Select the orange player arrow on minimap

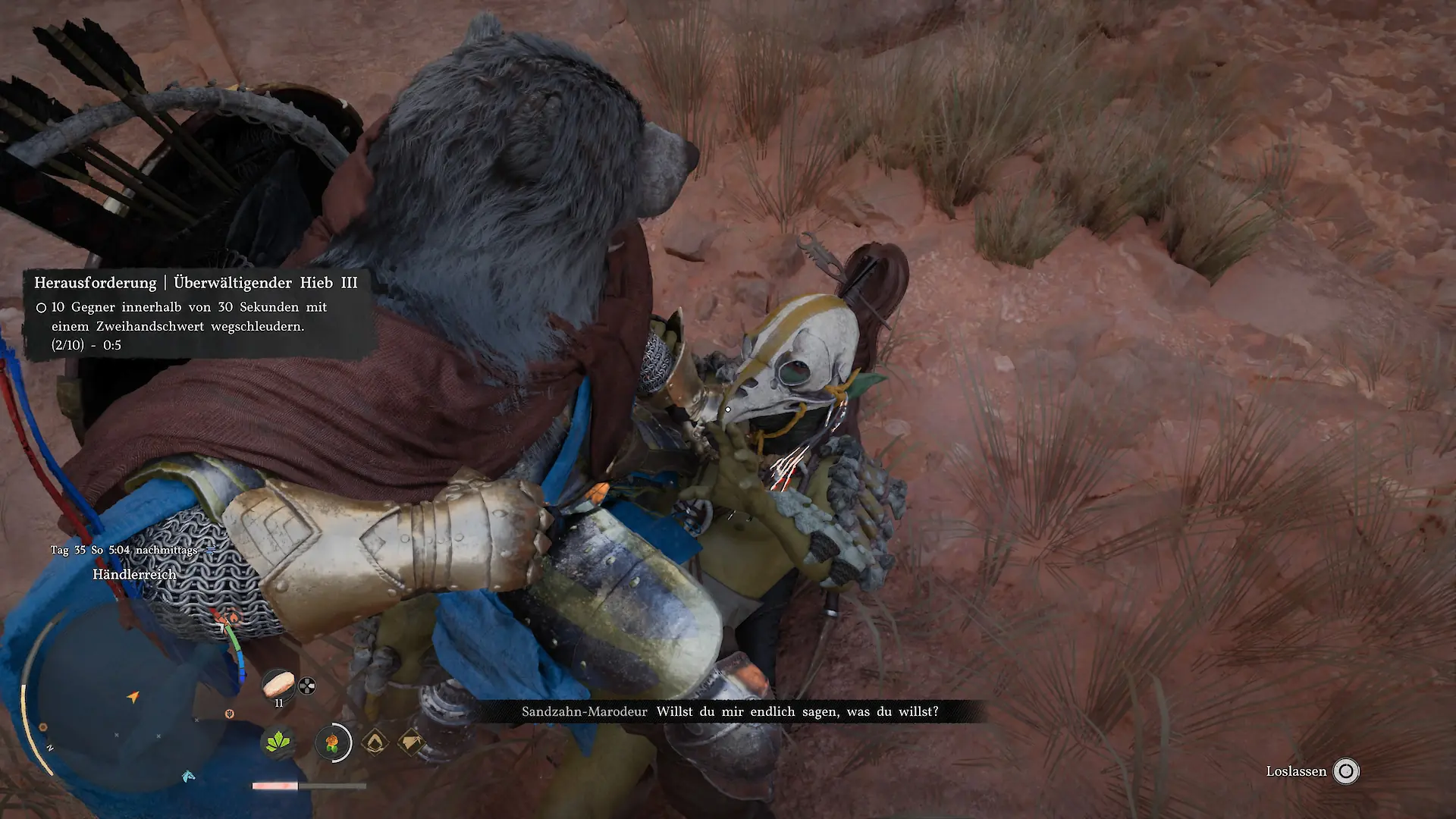tap(133, 697)
